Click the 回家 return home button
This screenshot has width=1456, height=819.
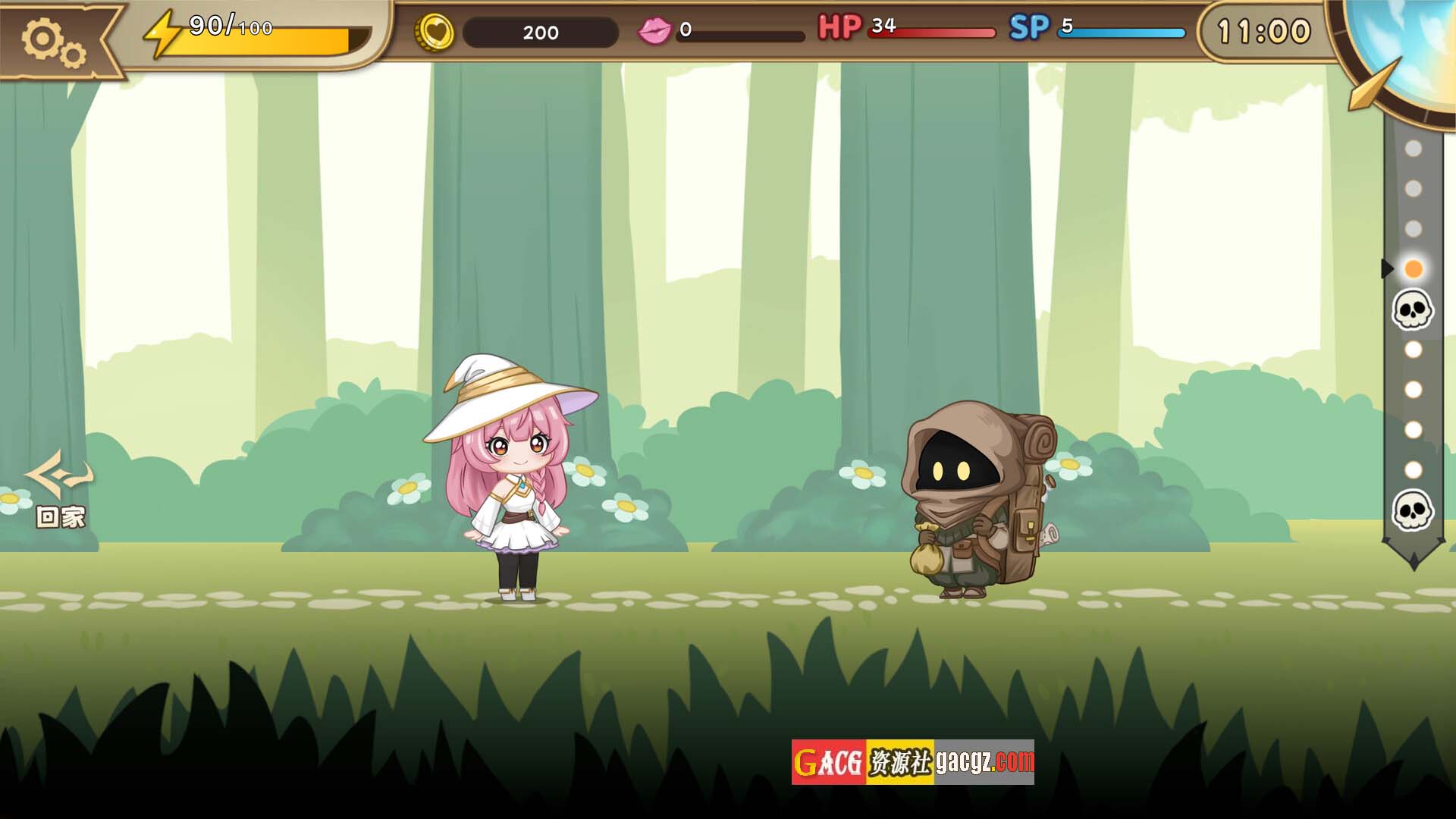point(60,490)
